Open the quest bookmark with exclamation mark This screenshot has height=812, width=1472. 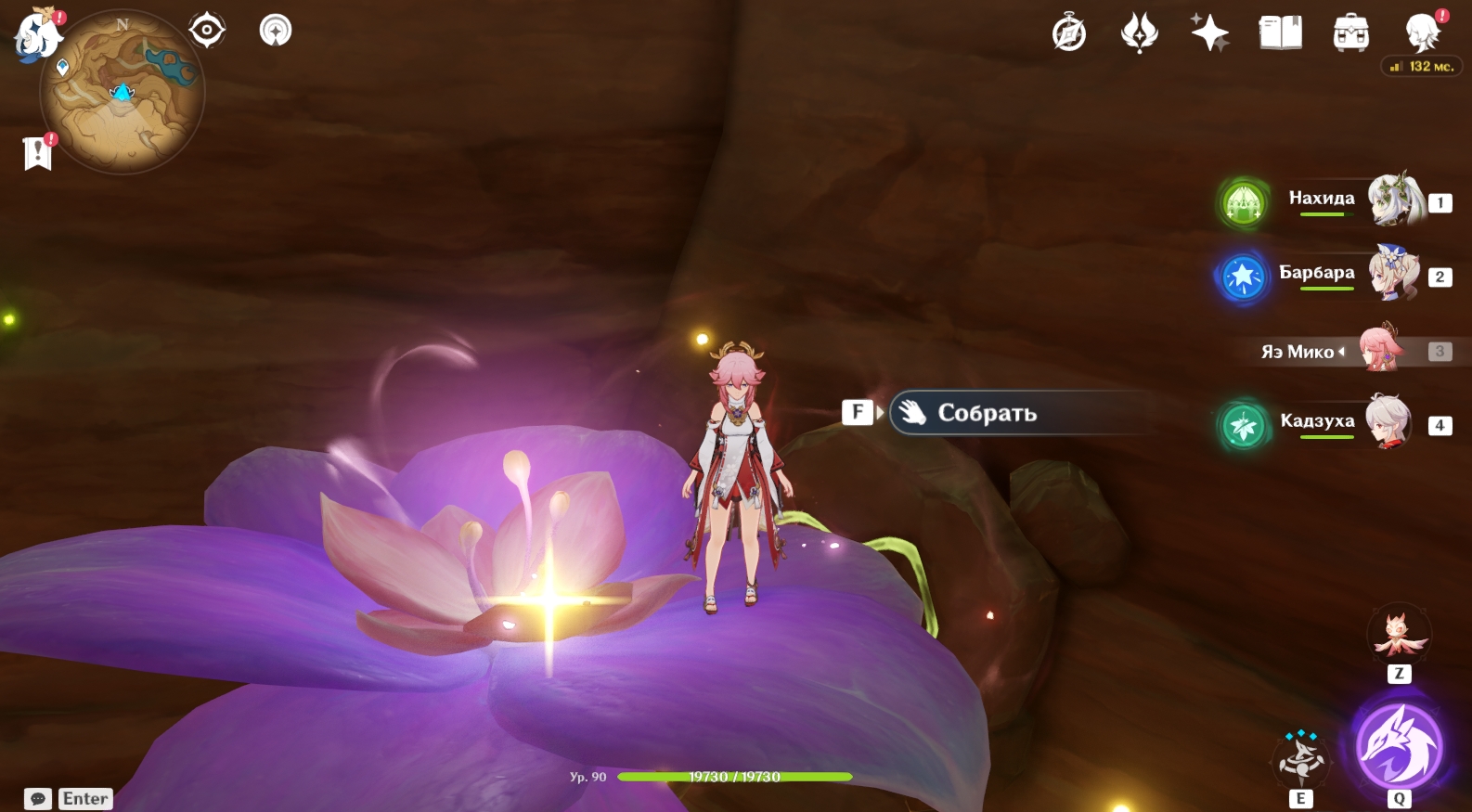[38, 152]
